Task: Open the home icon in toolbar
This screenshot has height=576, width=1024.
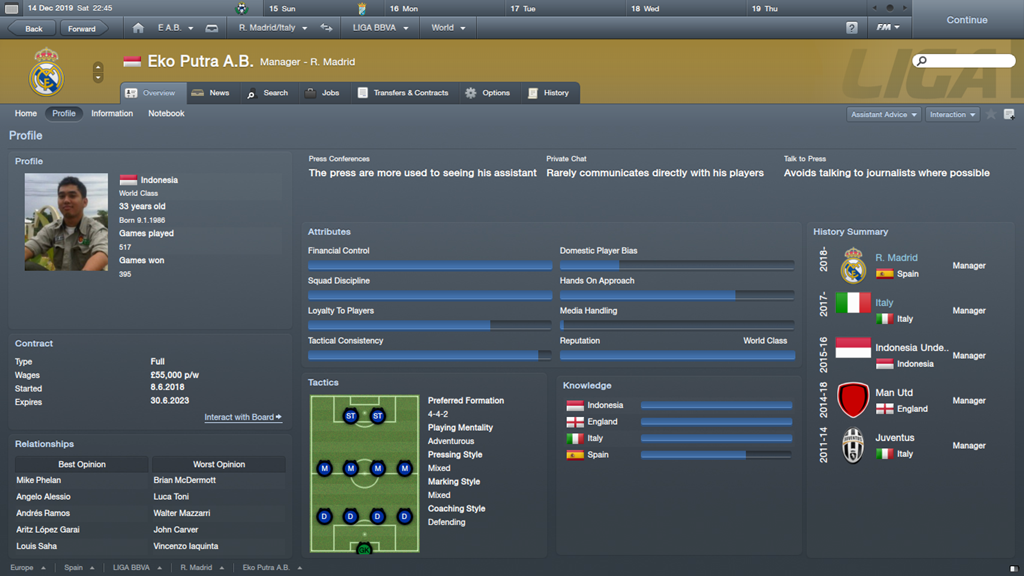Action: 138,28
